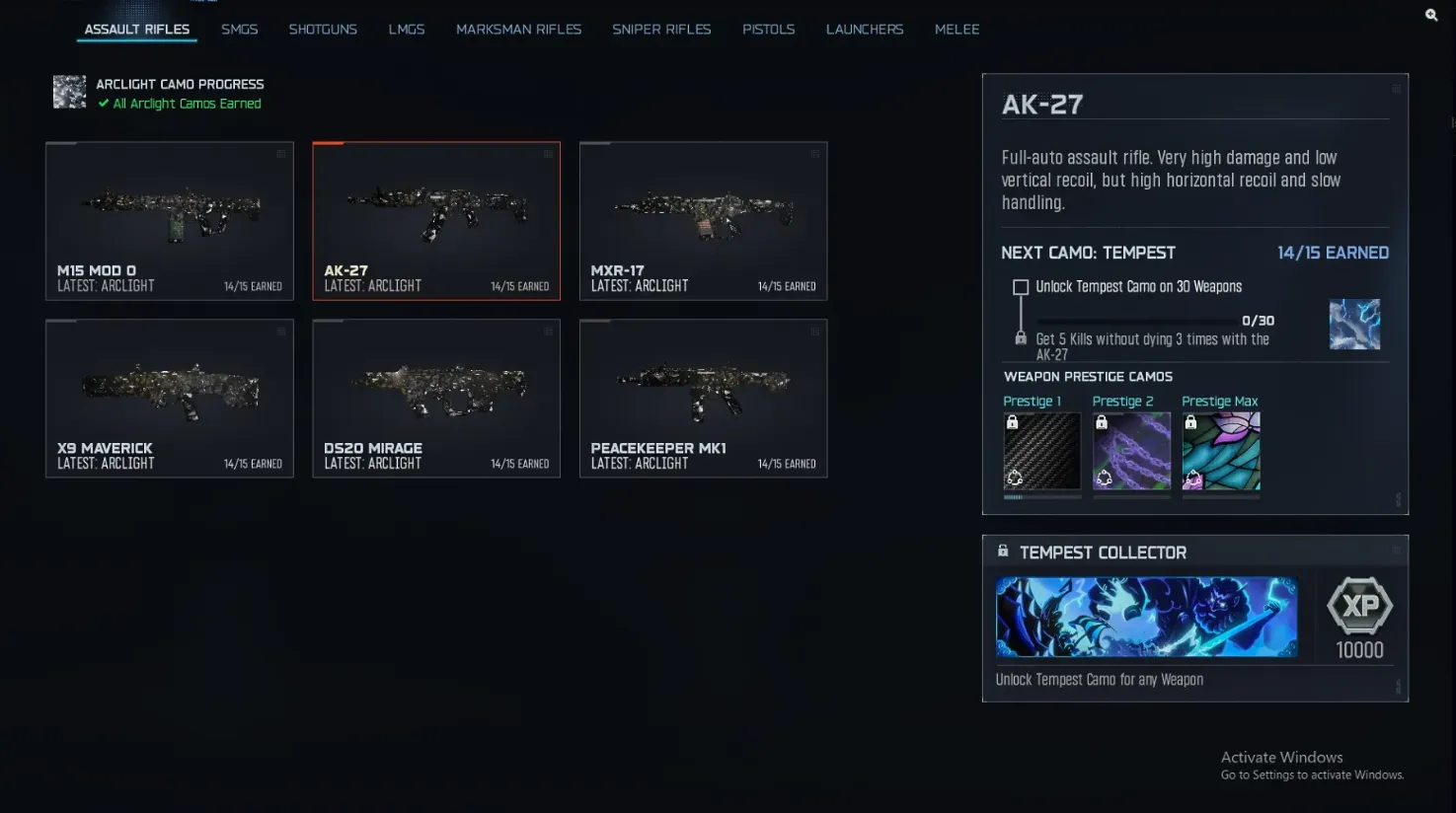Select the Prestige 2 purple chains camo
This screenshot has height=813, width=1456.
[x=1131, y=449]
